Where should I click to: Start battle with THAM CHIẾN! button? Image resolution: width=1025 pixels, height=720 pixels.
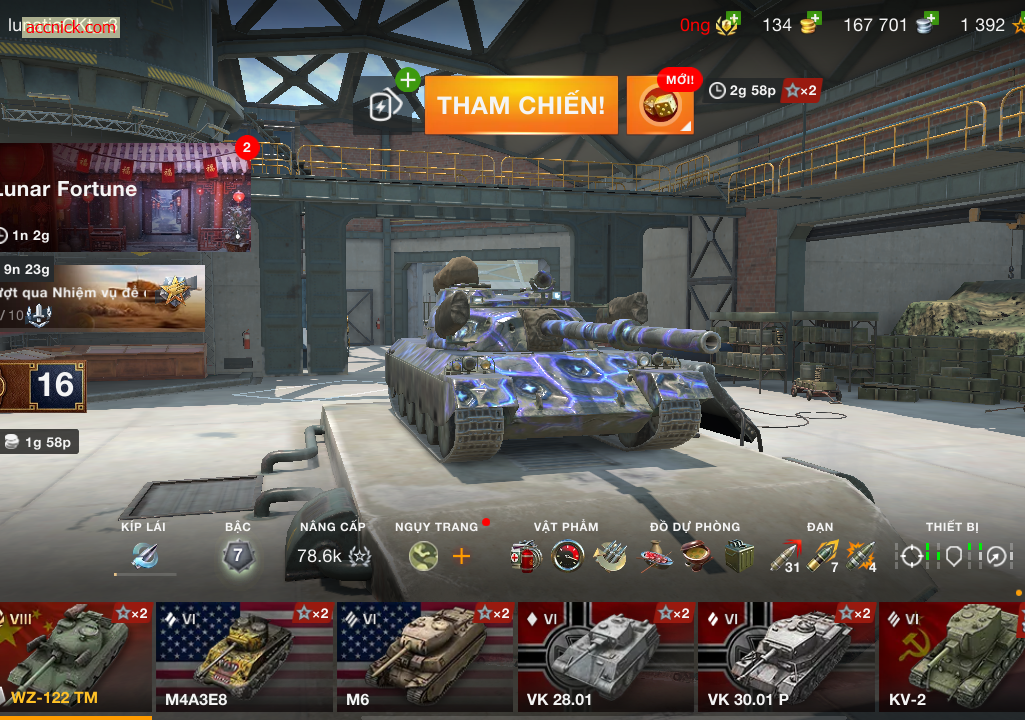point(520,105)
